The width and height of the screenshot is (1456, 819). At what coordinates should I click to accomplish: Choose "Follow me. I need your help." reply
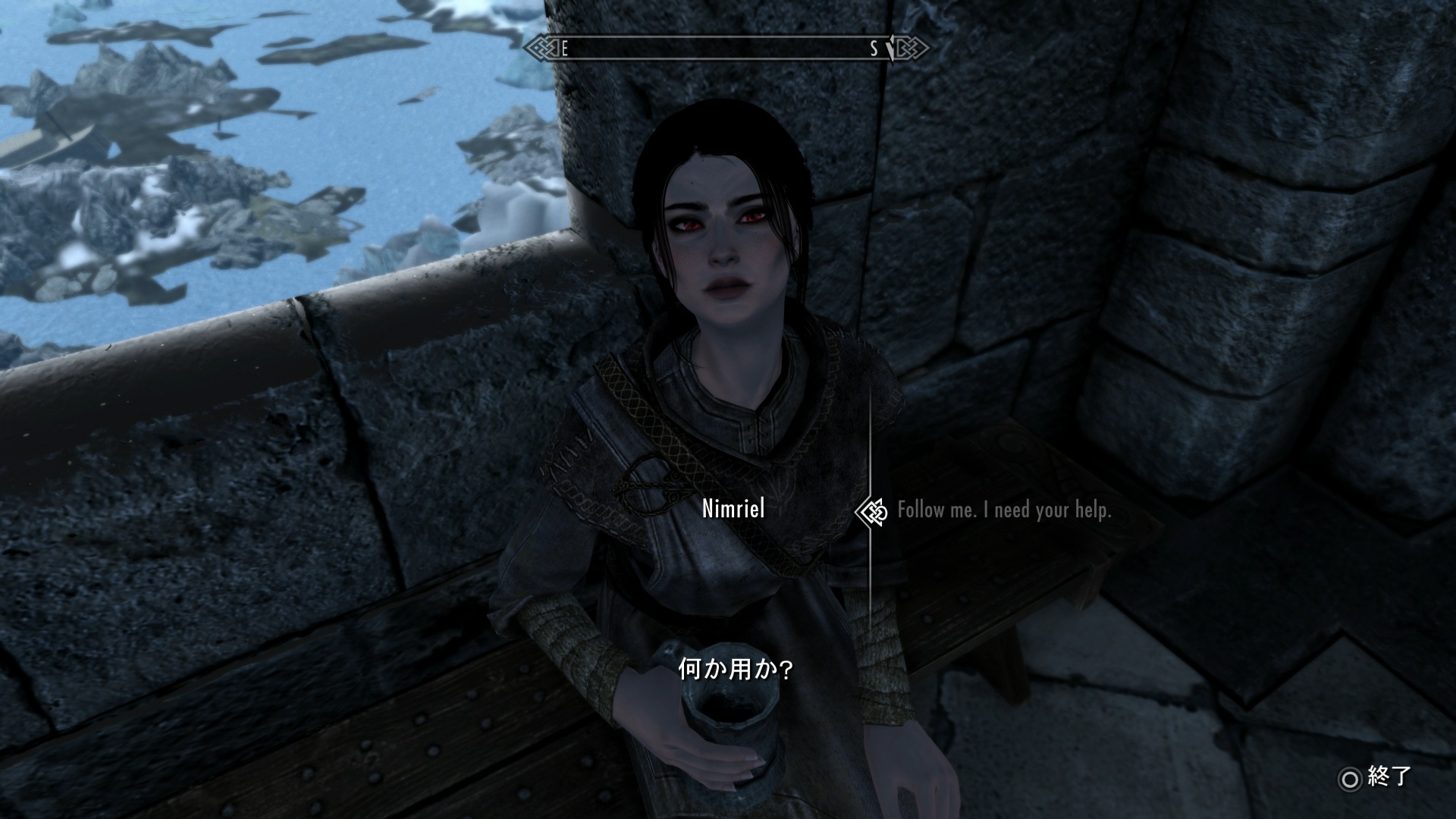[x=1003, y=510]
